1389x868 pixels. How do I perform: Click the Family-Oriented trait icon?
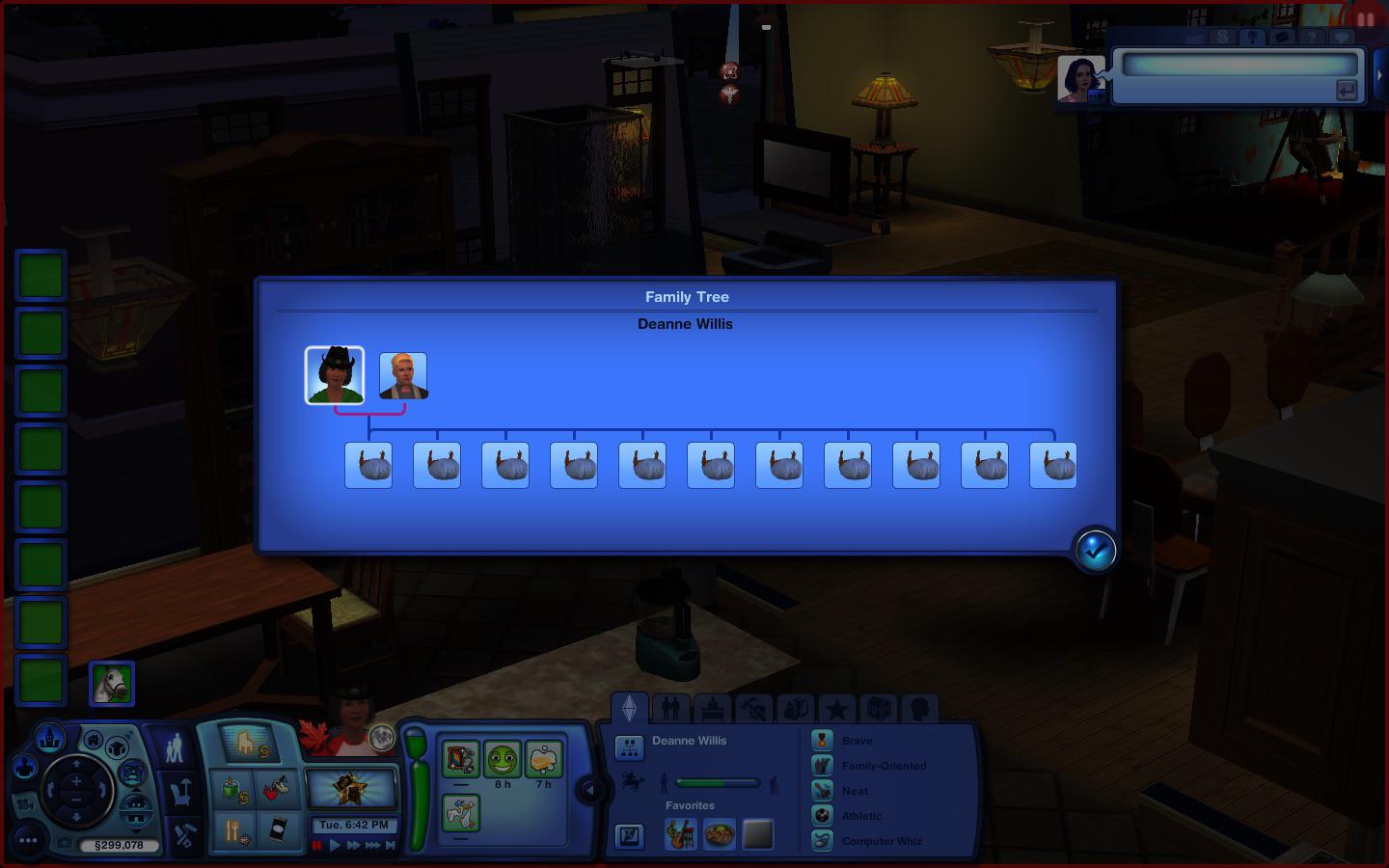tap(822, 766)
